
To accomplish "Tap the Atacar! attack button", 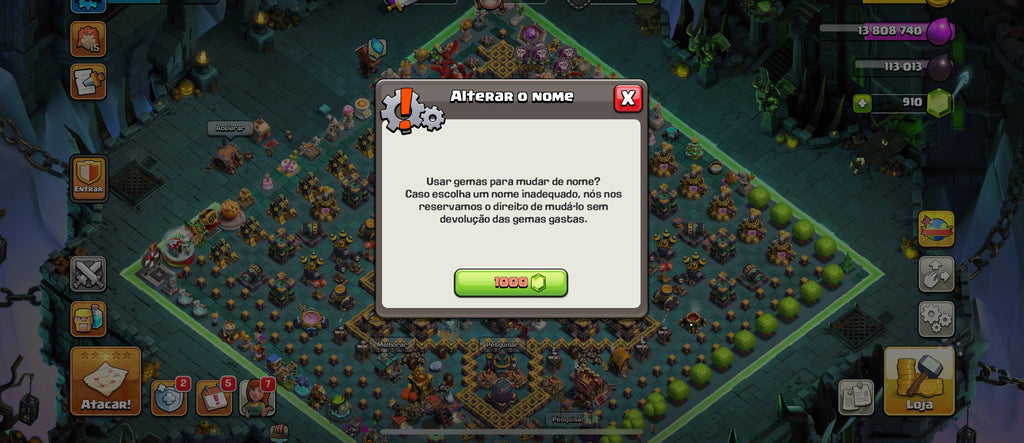I will pyautogui.click(x=105, y=381).
